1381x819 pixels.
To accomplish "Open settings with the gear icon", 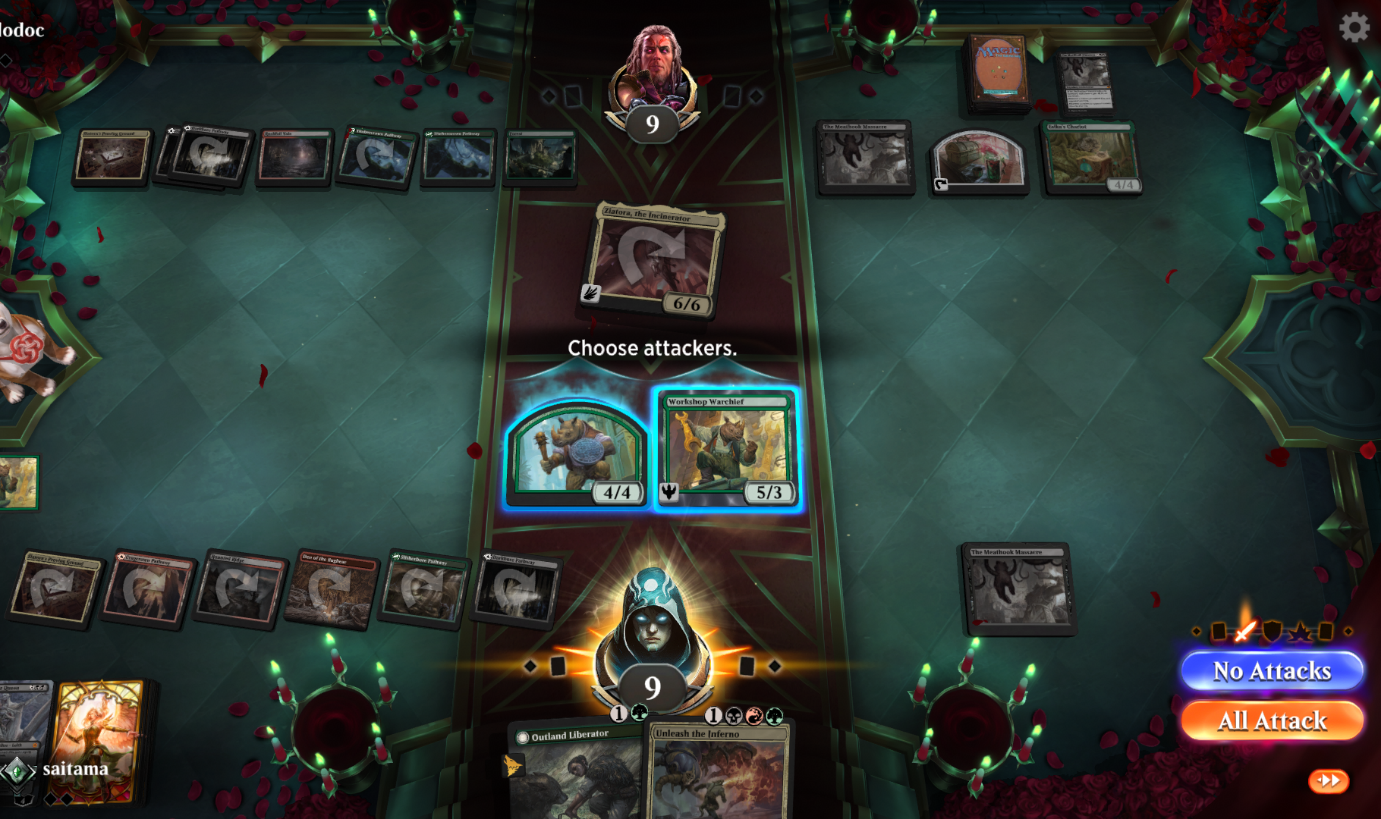I will tap(1354, 27).
